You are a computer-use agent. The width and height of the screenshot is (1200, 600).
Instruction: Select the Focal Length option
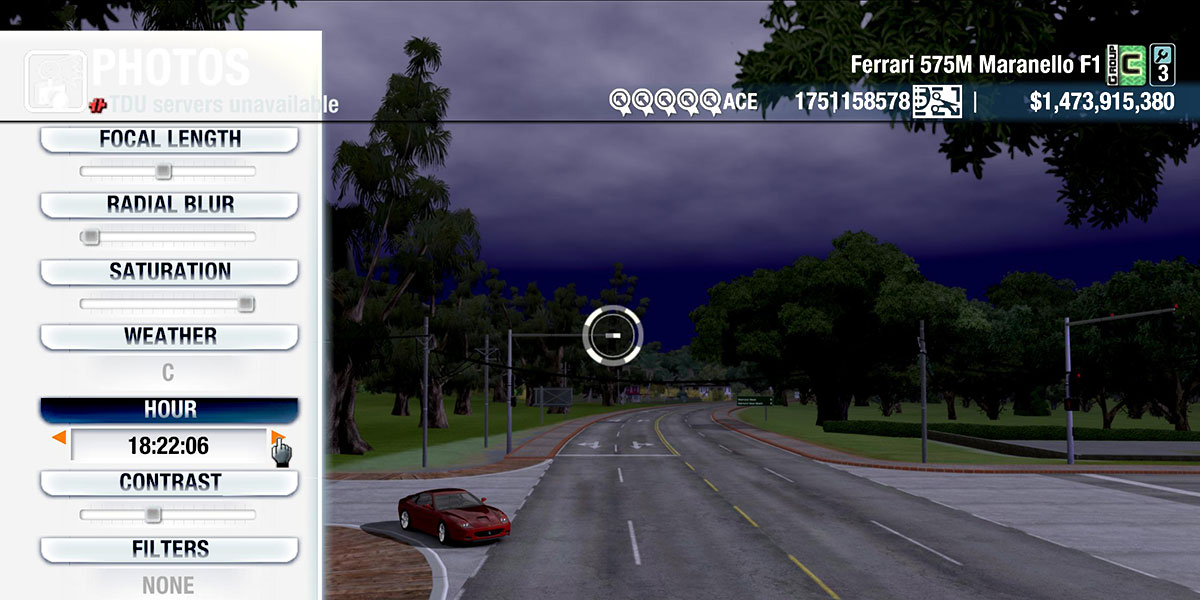[x=169, y=140]
